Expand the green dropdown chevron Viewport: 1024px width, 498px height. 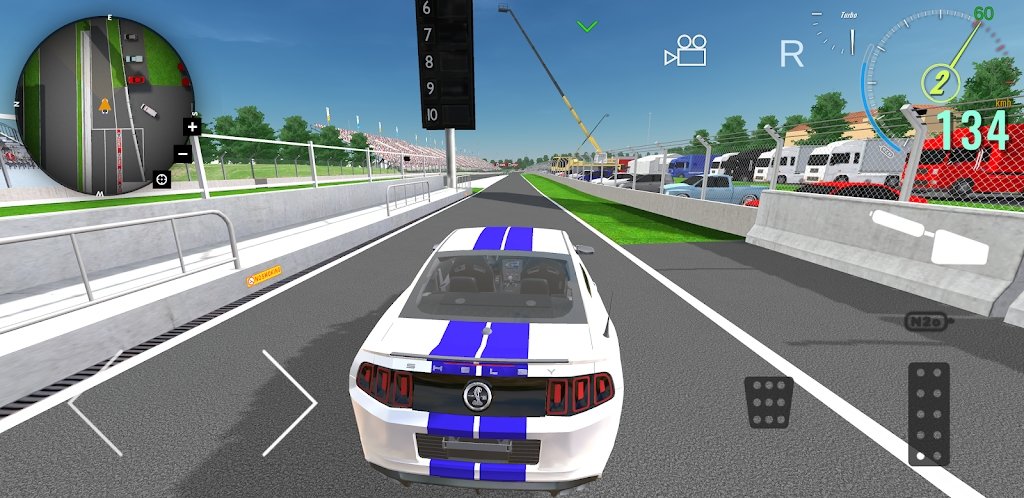587,26
